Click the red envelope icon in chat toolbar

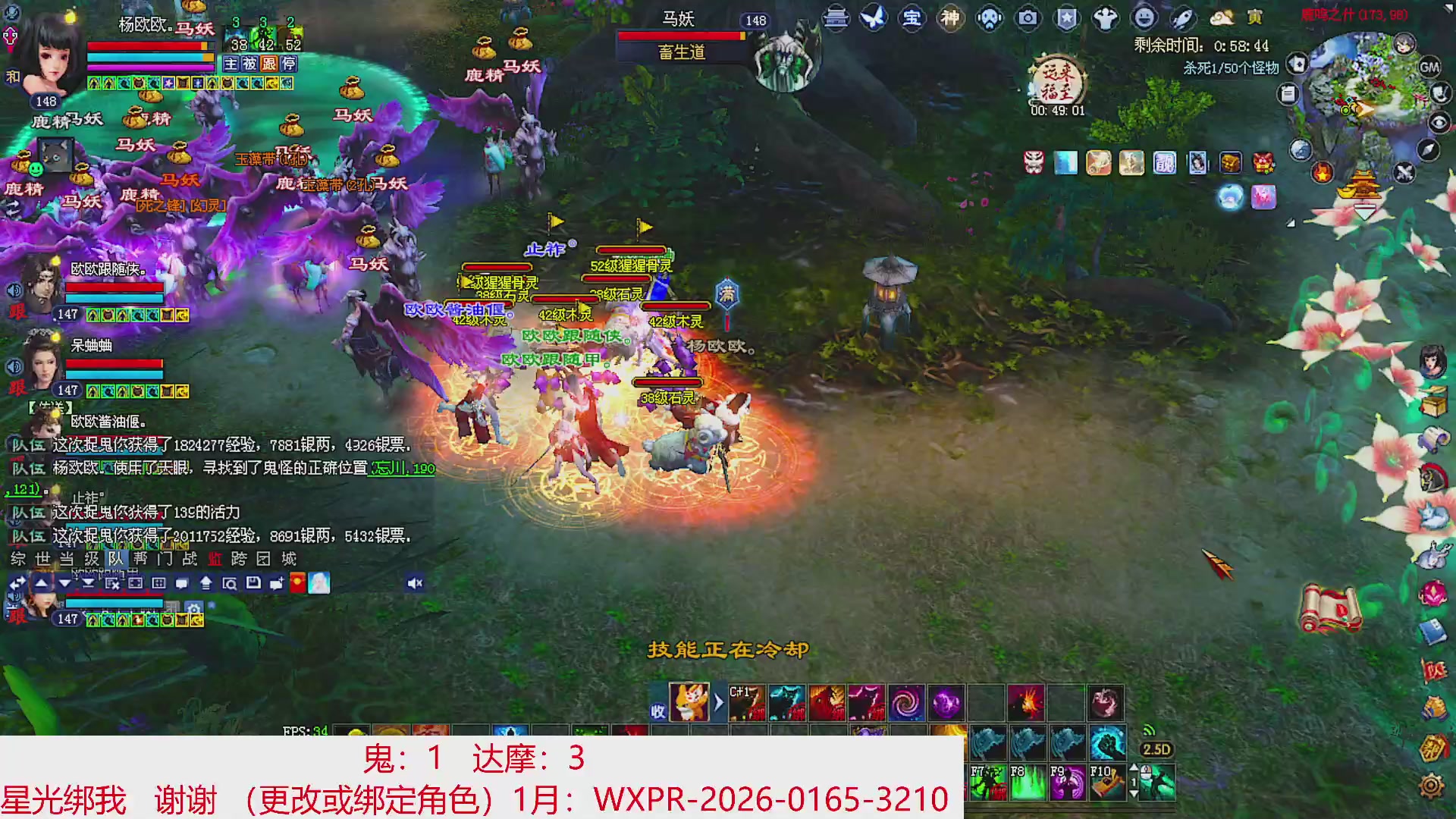click(x=297, y=584)
